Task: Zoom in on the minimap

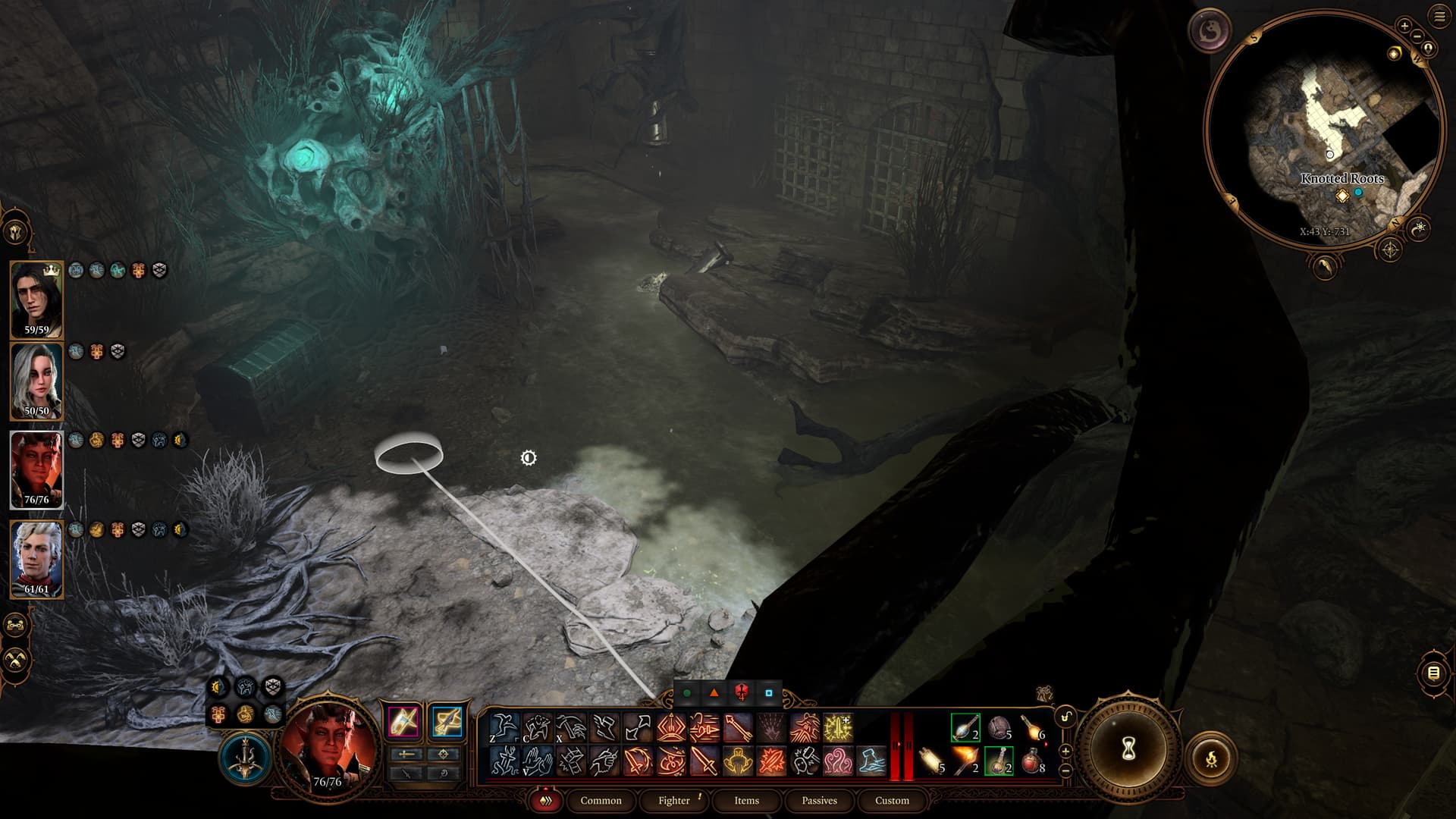Action: pyautogui.click(x=1404, y=26)
